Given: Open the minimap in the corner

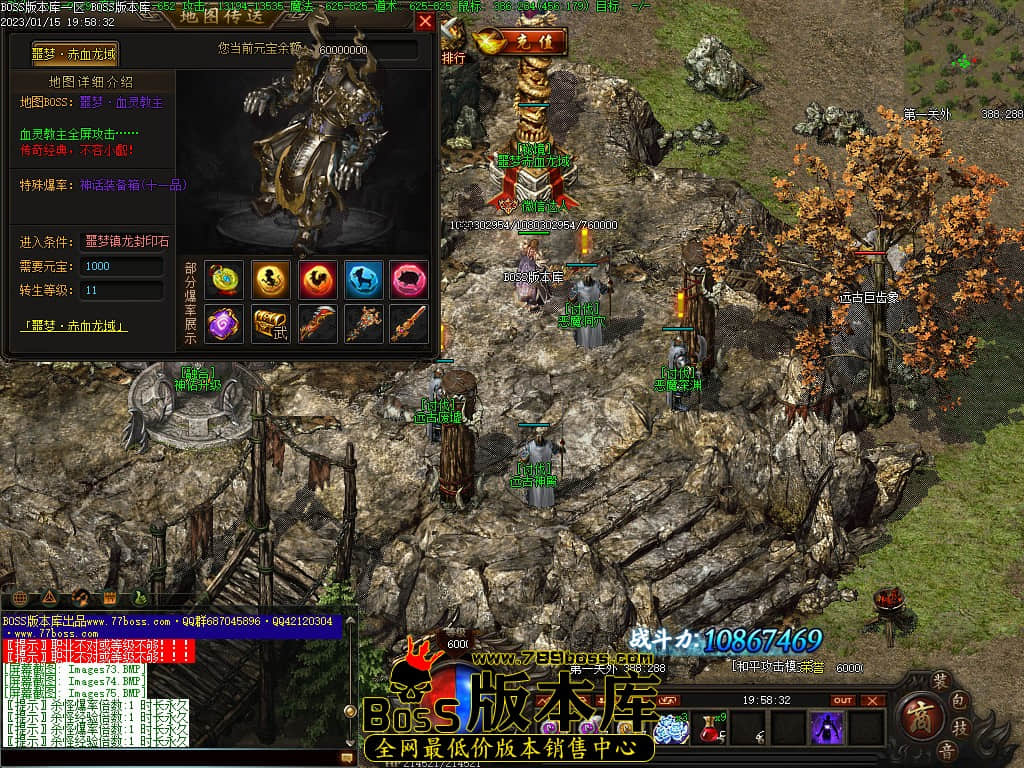Looking at the screenshot, I should click(x=962, y=57).
